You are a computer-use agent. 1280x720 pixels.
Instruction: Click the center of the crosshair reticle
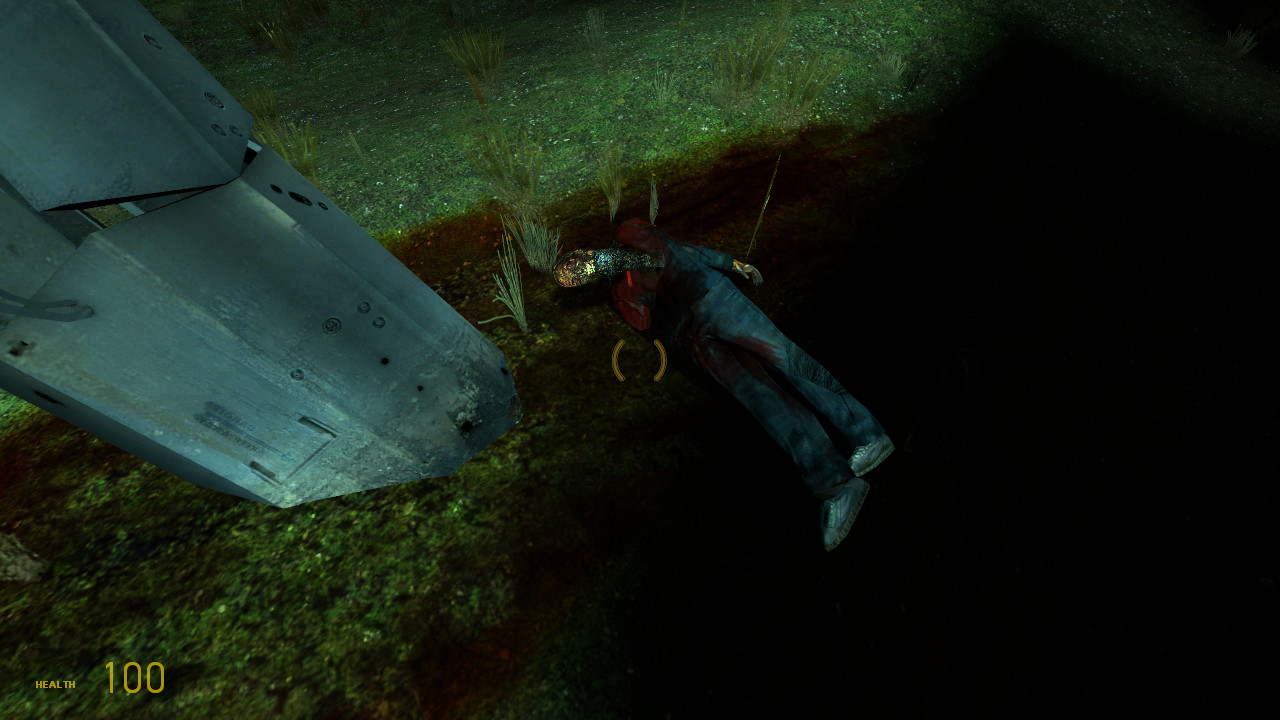(x=641, y=360)
